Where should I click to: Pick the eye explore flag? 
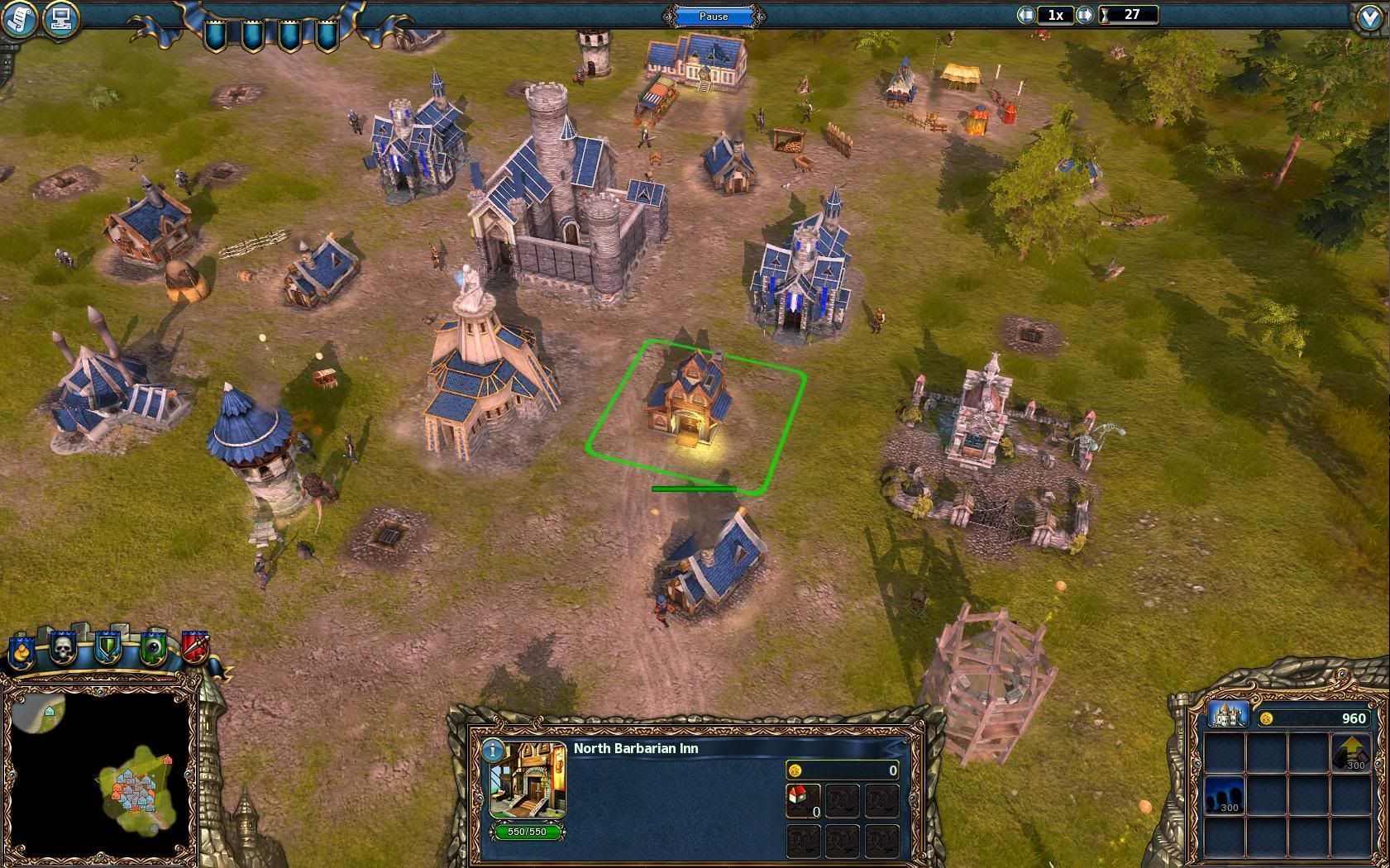(152, 649)
